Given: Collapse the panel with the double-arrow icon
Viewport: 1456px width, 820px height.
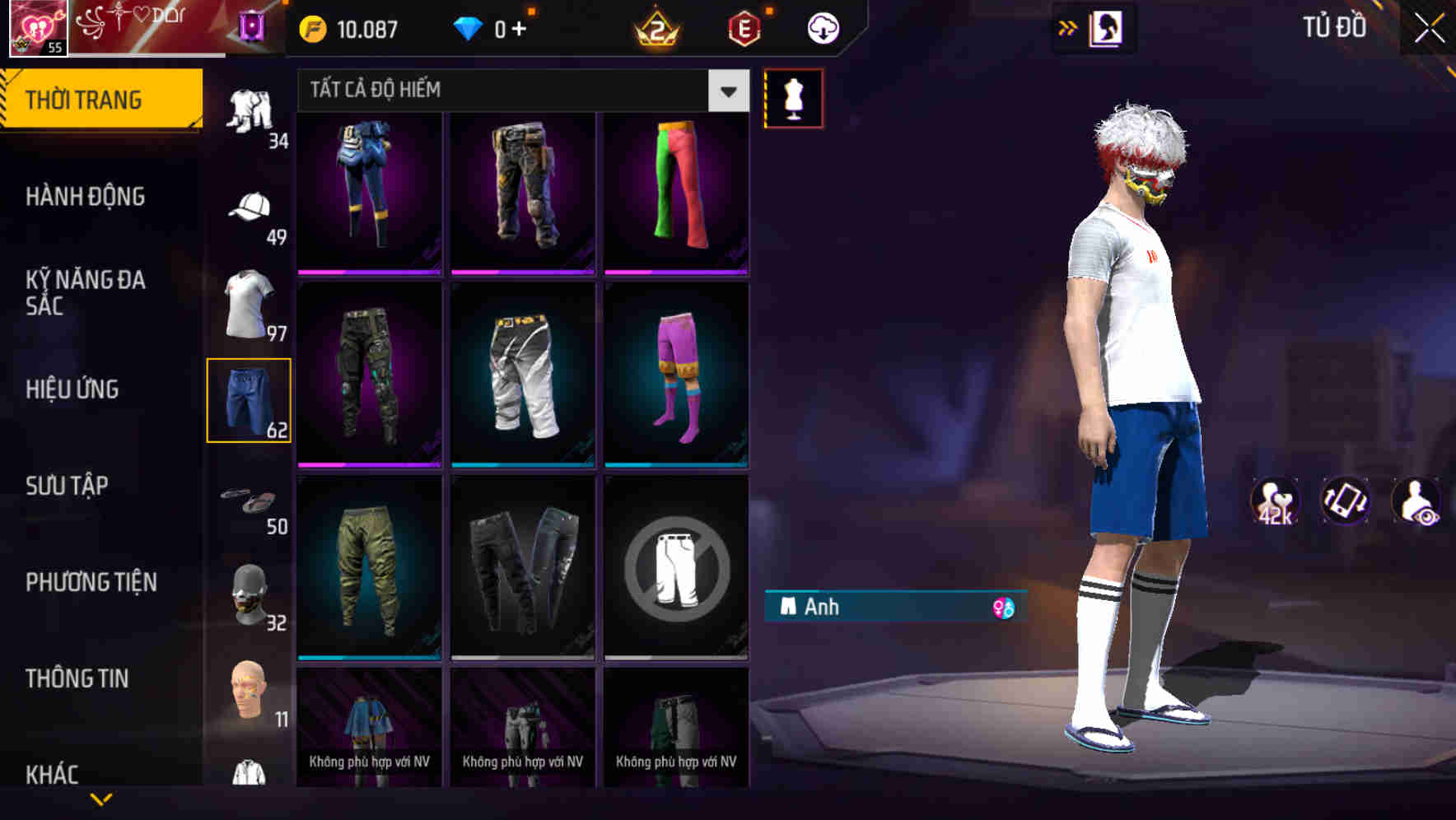Looking at the screenshot, I should pyautogui.click(x=1066, y=27).
